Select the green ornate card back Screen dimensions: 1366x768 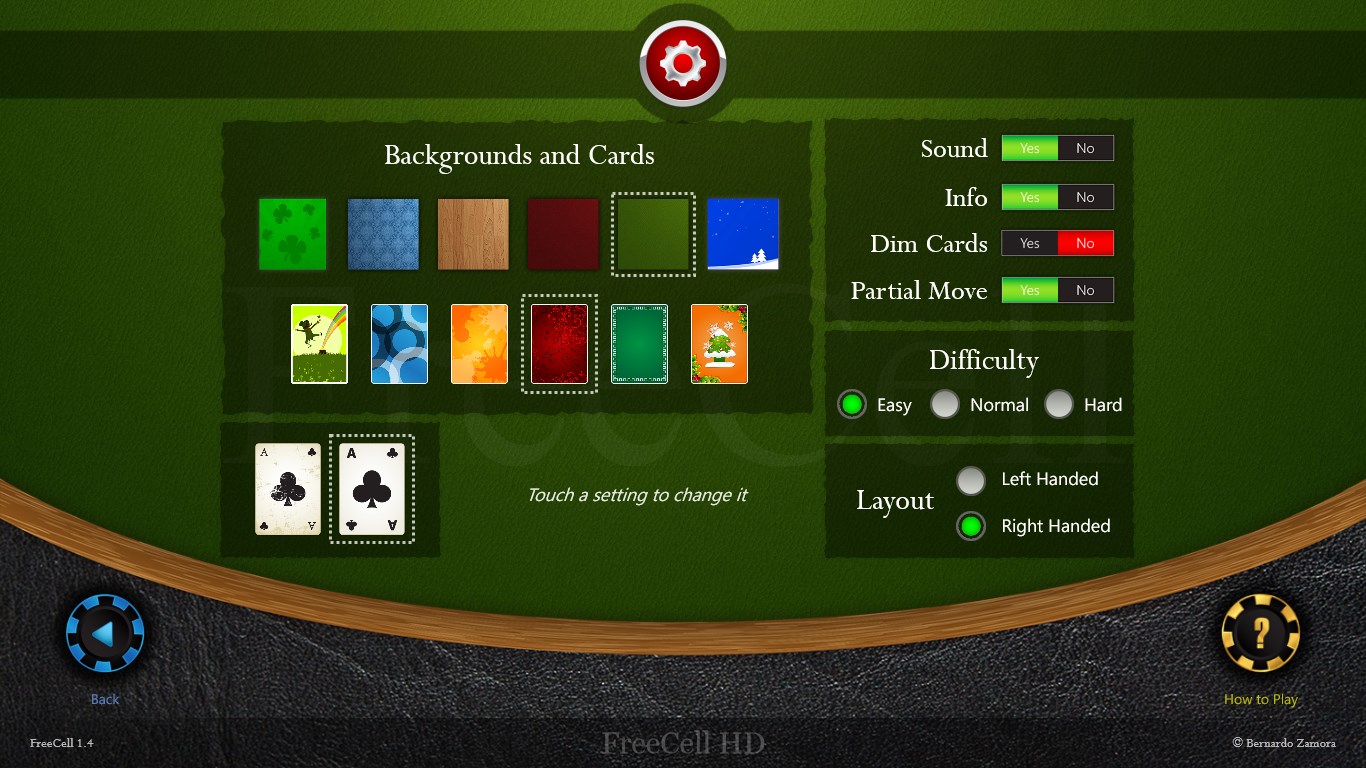click(x=639, y=343)
